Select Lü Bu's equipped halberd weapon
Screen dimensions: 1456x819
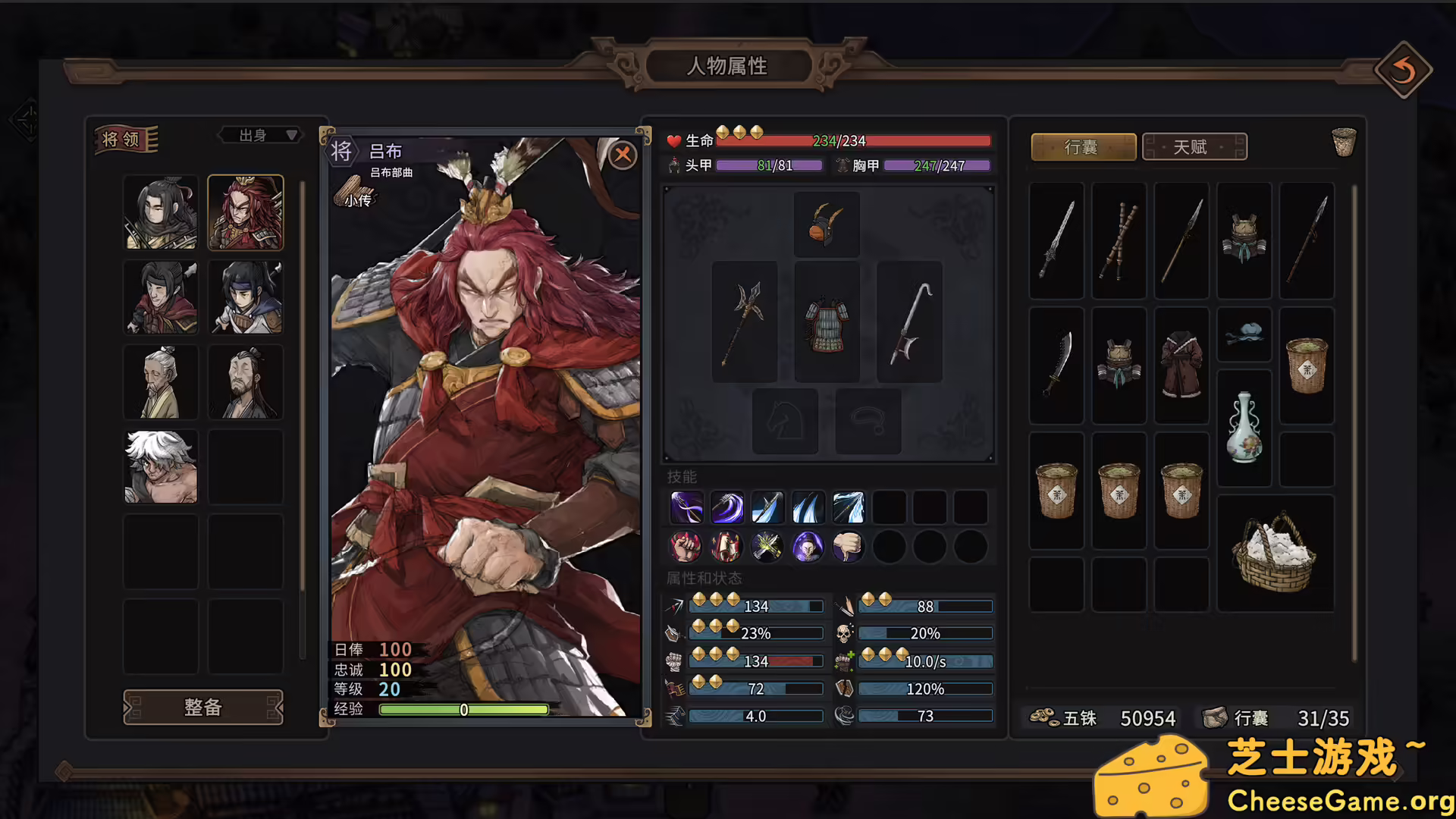tap(744, 321)
